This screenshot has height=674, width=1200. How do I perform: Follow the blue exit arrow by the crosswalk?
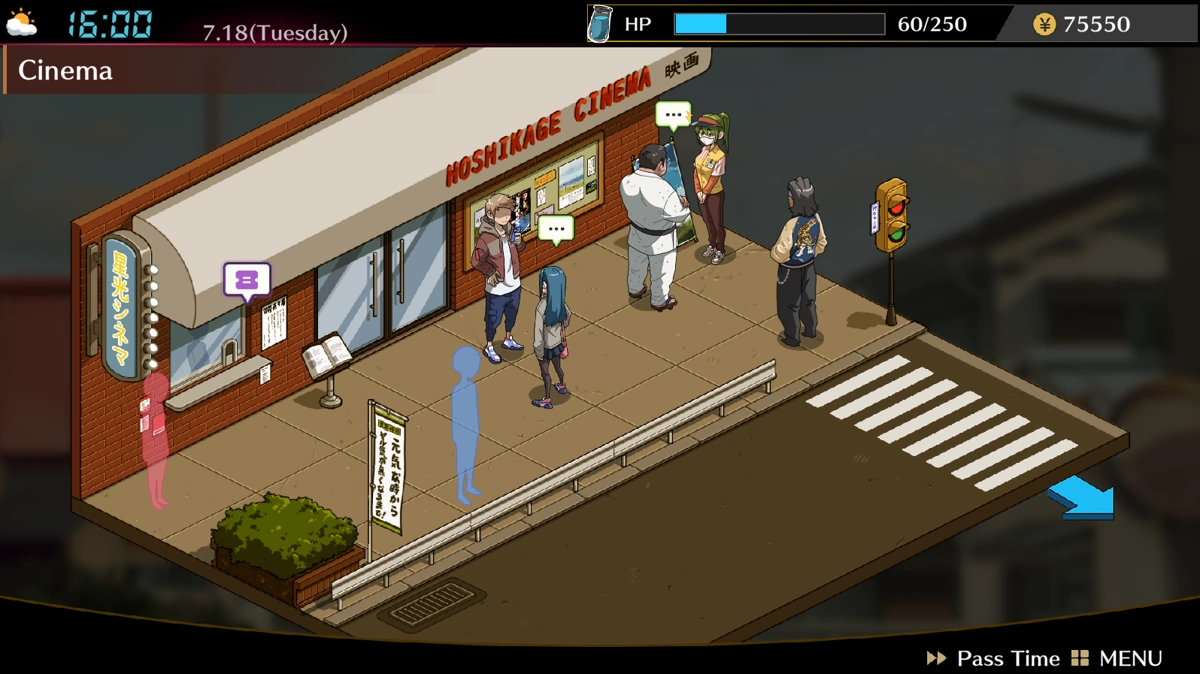[x=1081, y=498]
